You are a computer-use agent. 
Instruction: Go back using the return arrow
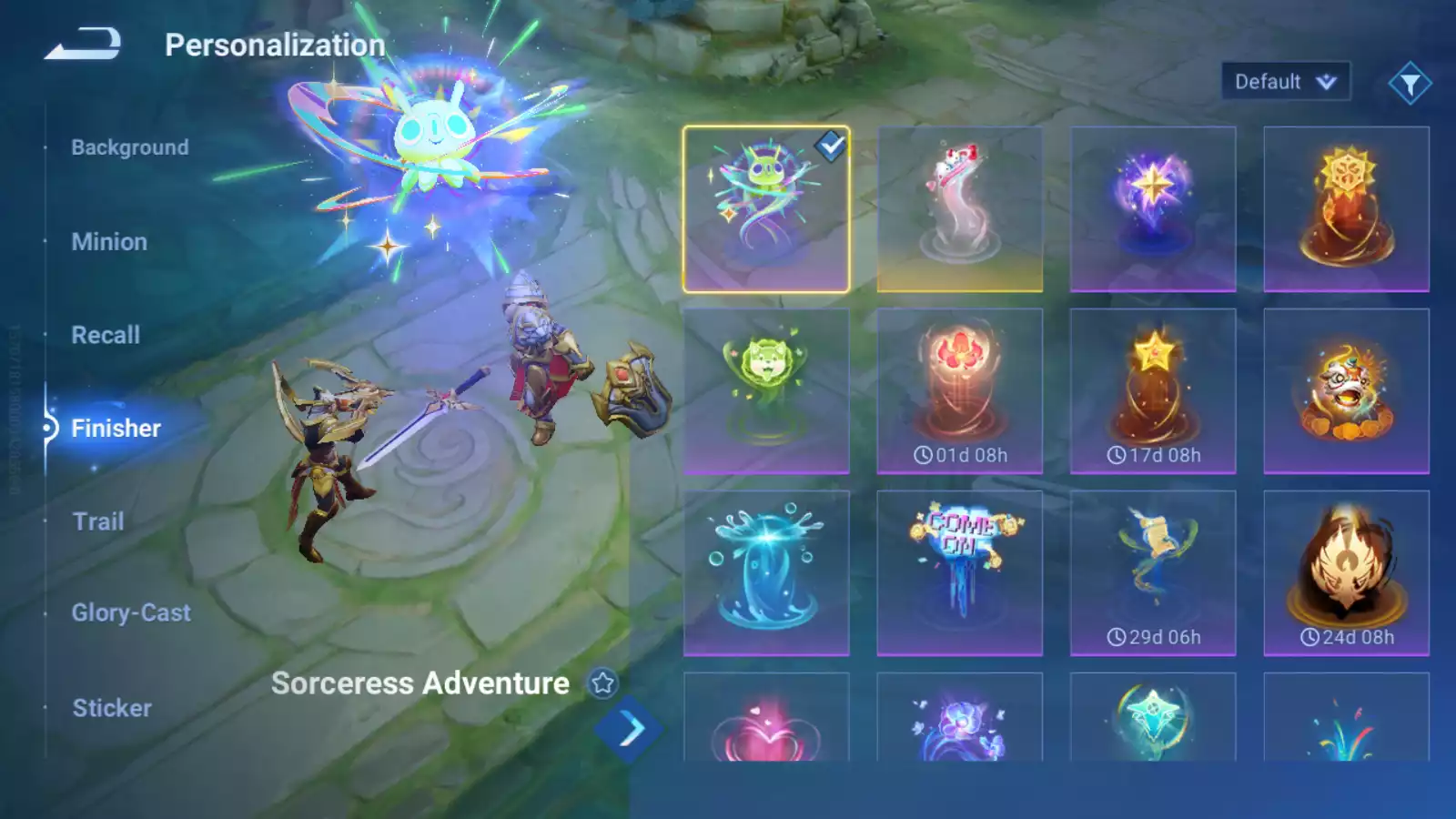click(83, 44)
